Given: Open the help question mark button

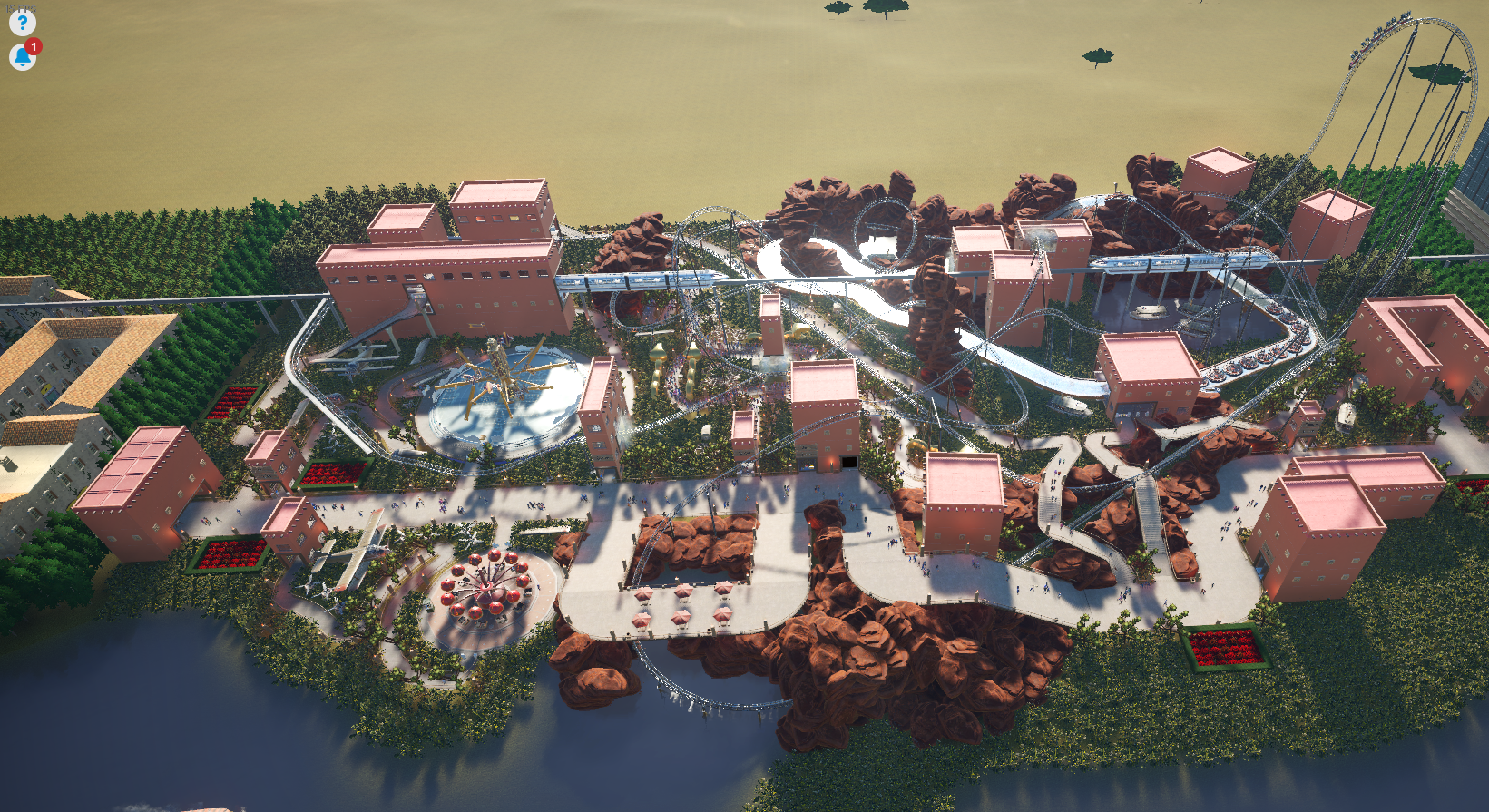Looking at the screenshot, I should (22, 23).
